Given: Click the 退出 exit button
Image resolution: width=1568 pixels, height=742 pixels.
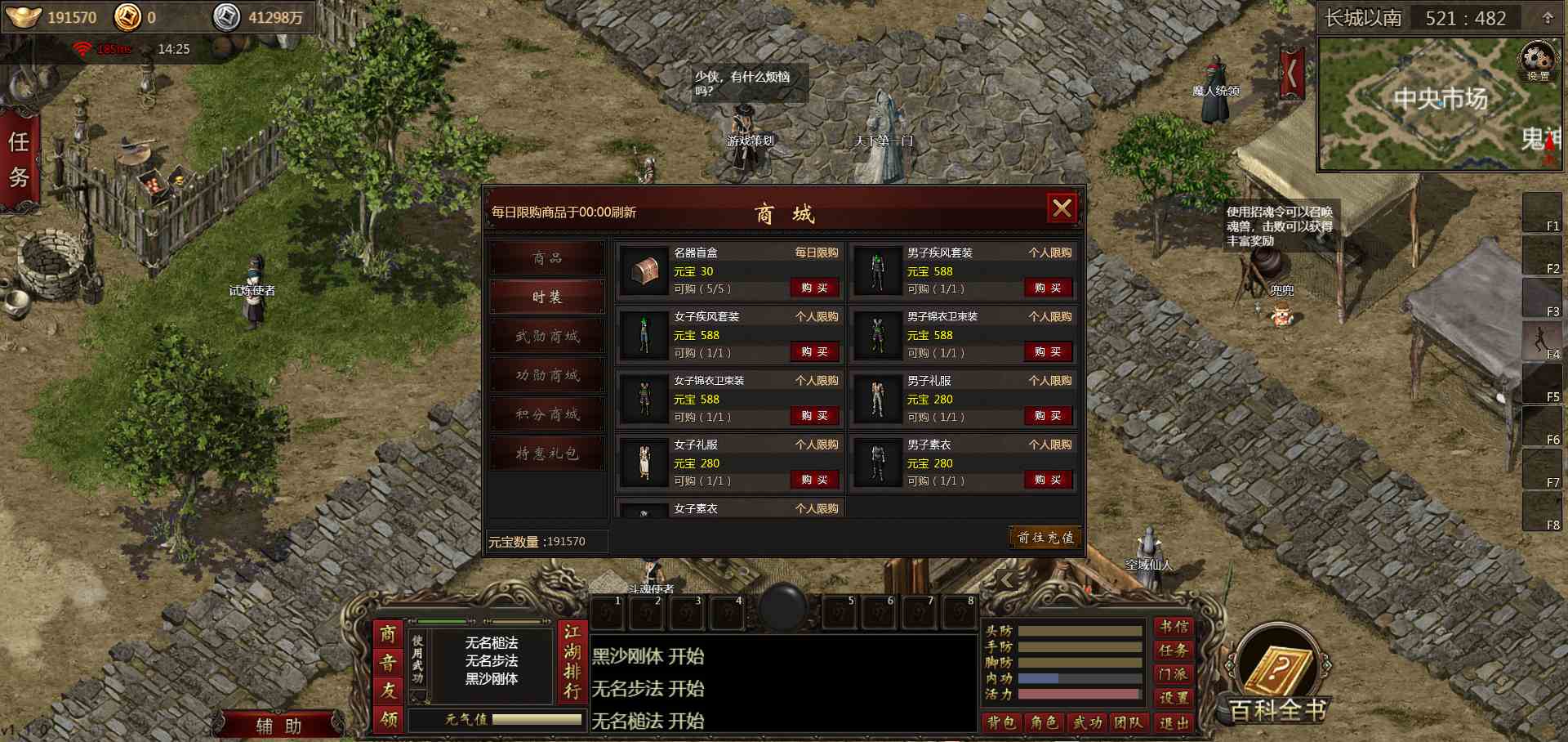Looking at the screenshot, I should click(x=1174, y=722).
